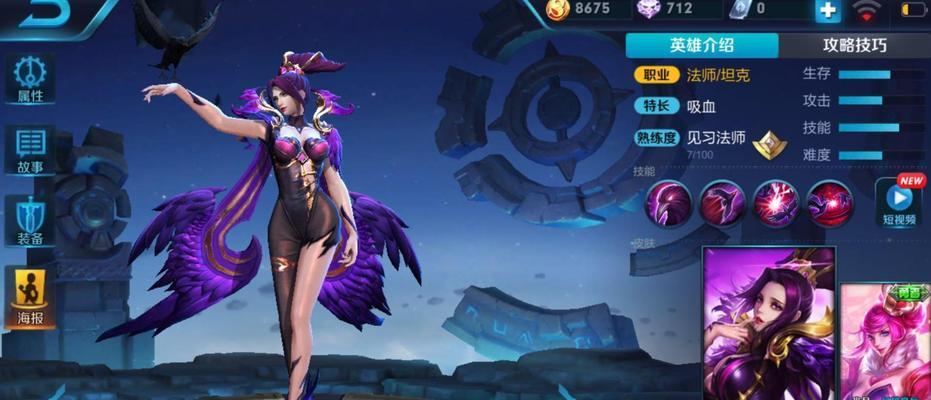Open the 属性 attributes panel
This screenshot has height=400, width=931.
click(x=30, y=78)
